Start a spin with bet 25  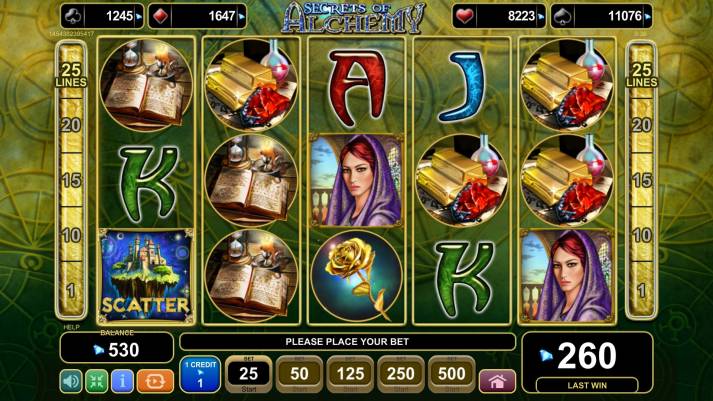[248, 375]
